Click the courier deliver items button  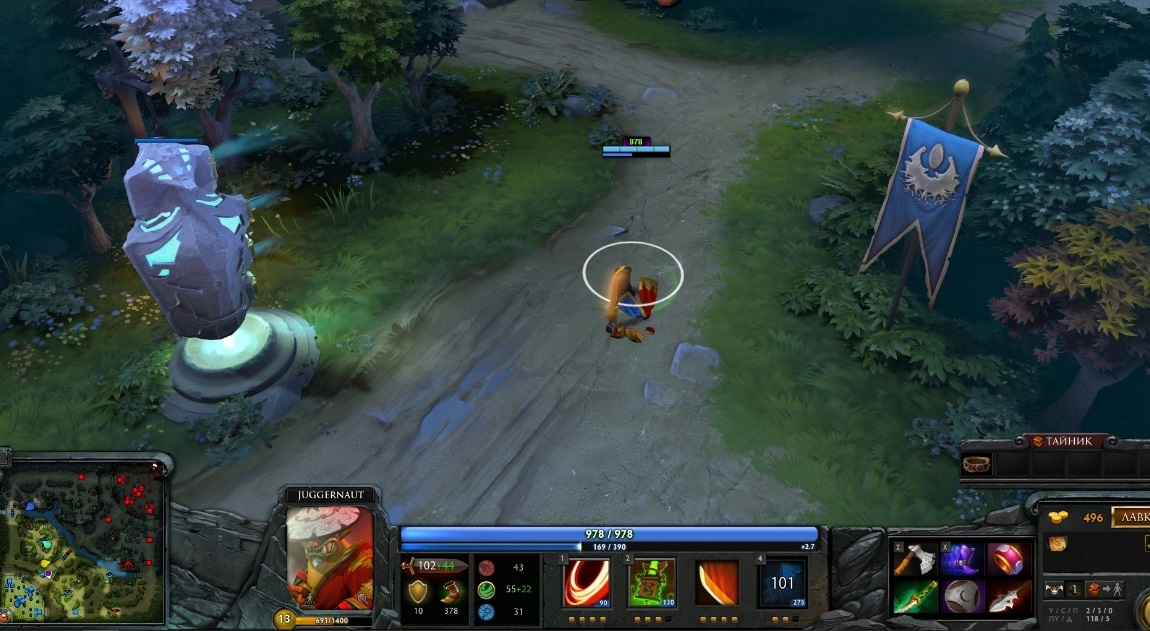point(1105,590)
